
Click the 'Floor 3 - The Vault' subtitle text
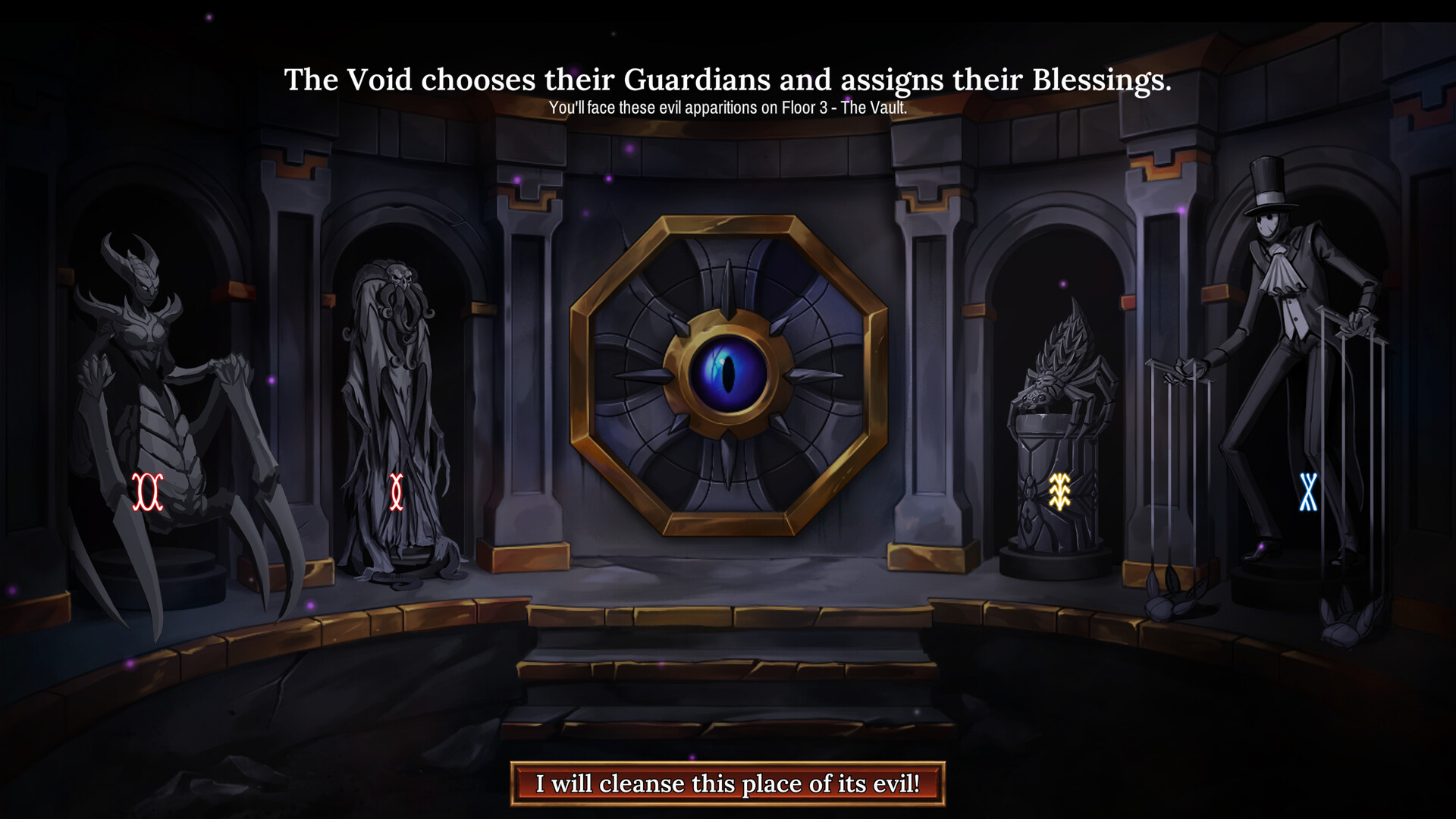pyautogui.click(x=727, y=108)
